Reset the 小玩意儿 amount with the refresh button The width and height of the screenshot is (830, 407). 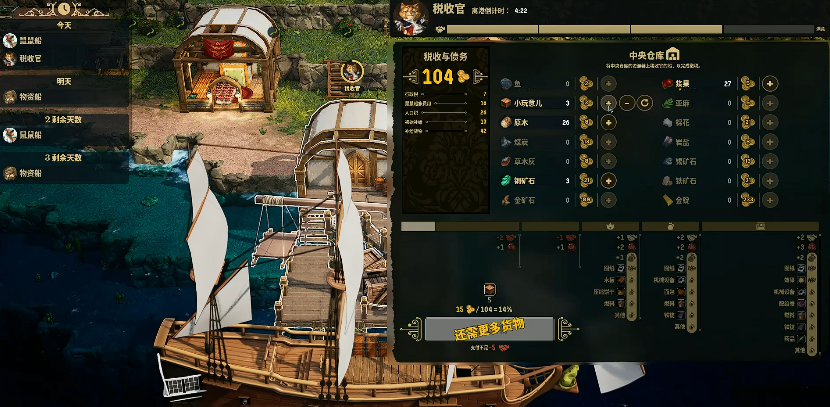point(645,103)
